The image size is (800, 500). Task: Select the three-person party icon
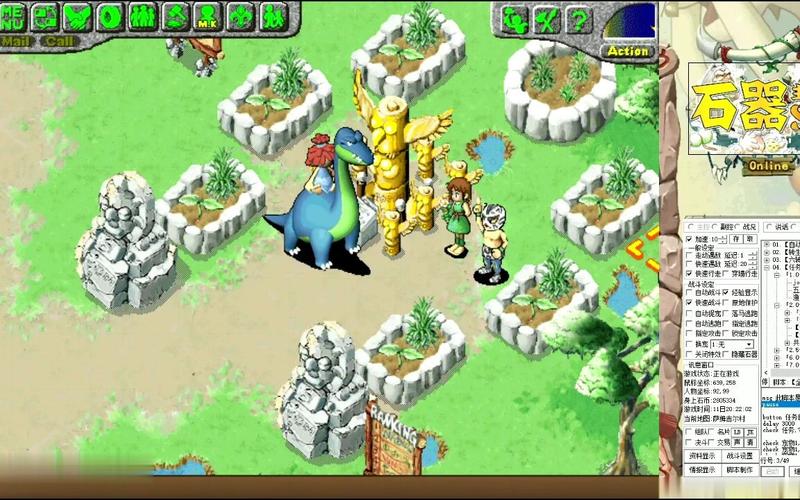click(143, 16)
